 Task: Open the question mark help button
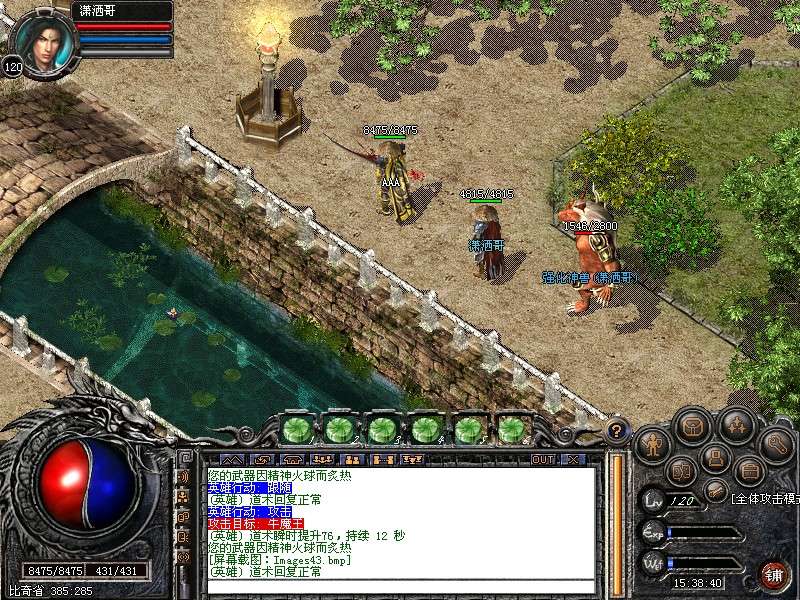(x=618, y=431)
